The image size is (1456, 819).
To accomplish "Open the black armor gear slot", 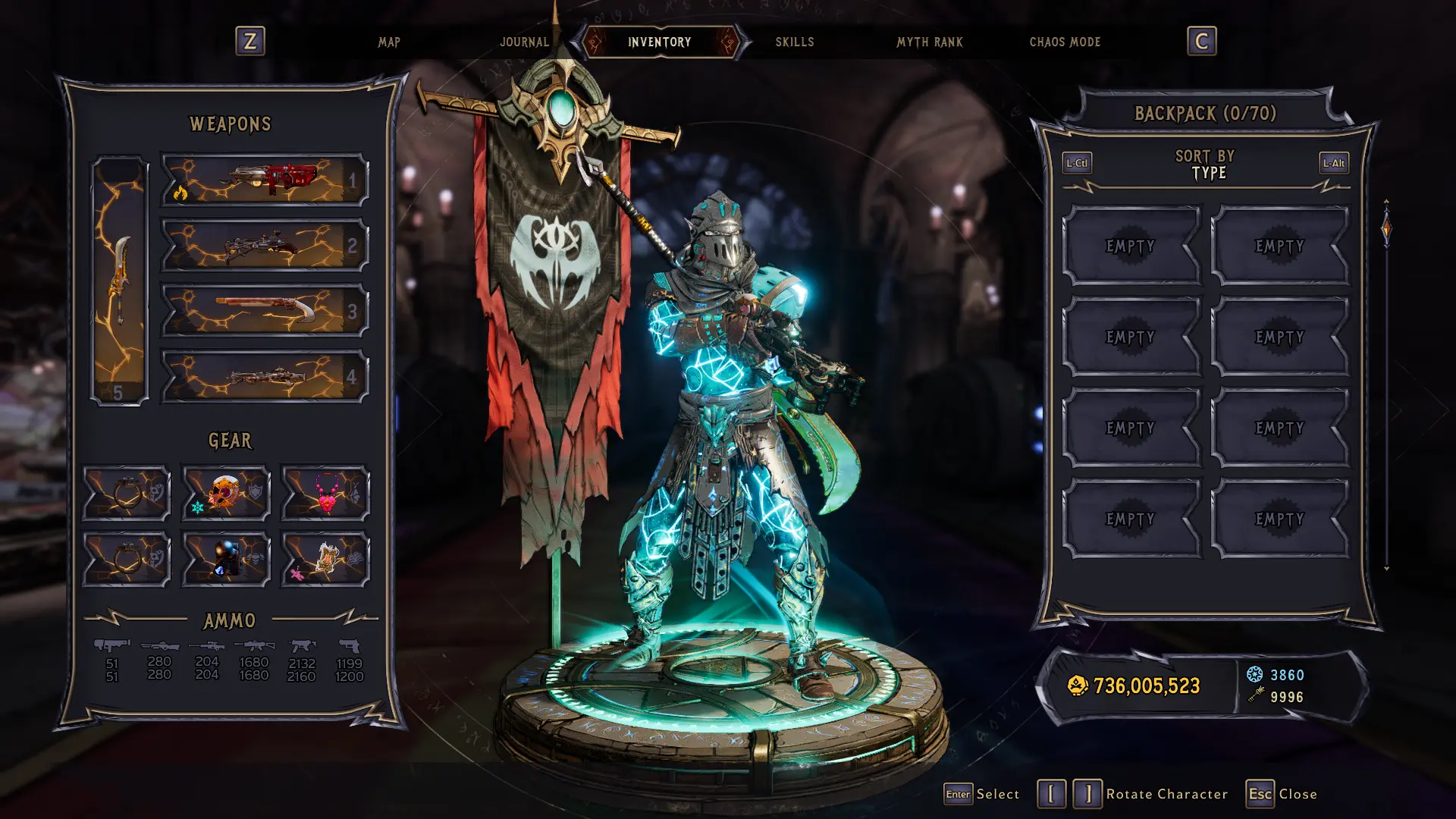I will click(x=226, y=560).
